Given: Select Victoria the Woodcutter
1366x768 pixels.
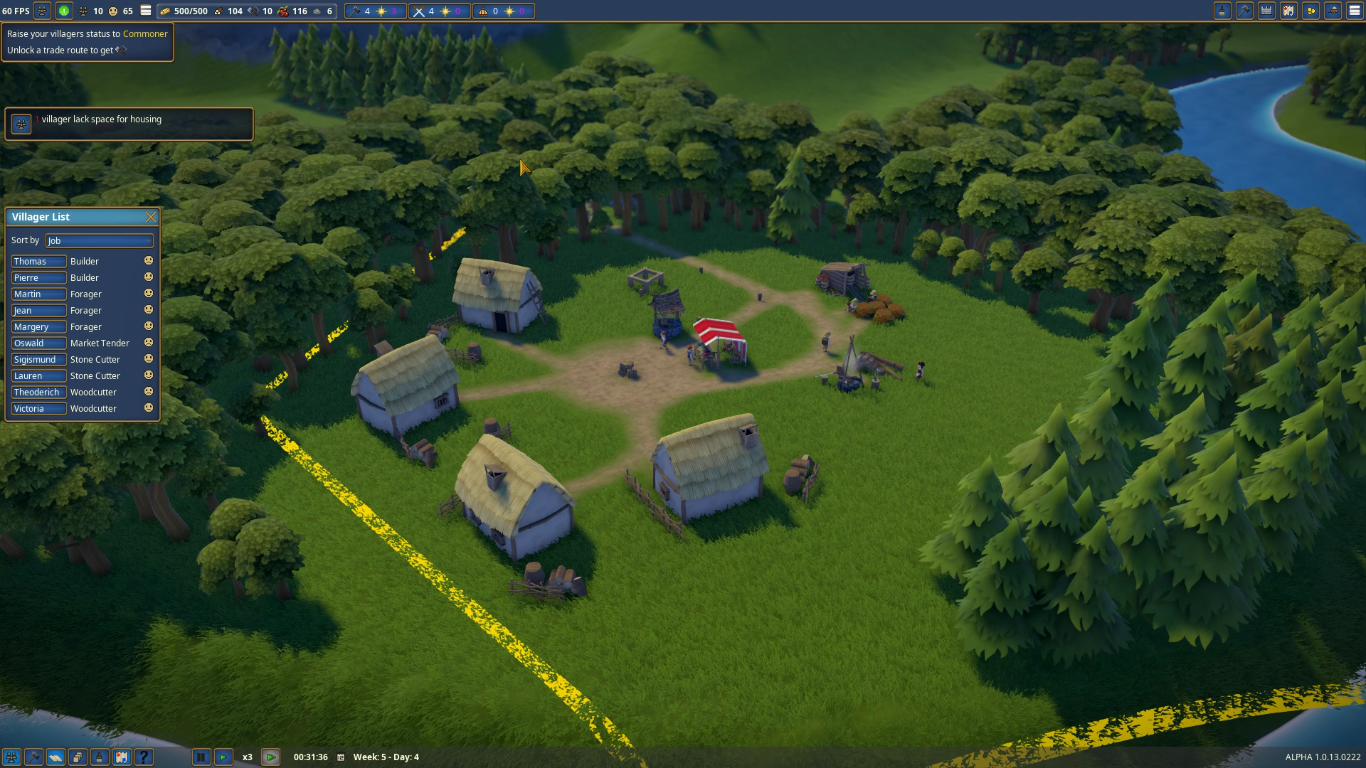Looking at the screenshot, I should coord(39,409).
